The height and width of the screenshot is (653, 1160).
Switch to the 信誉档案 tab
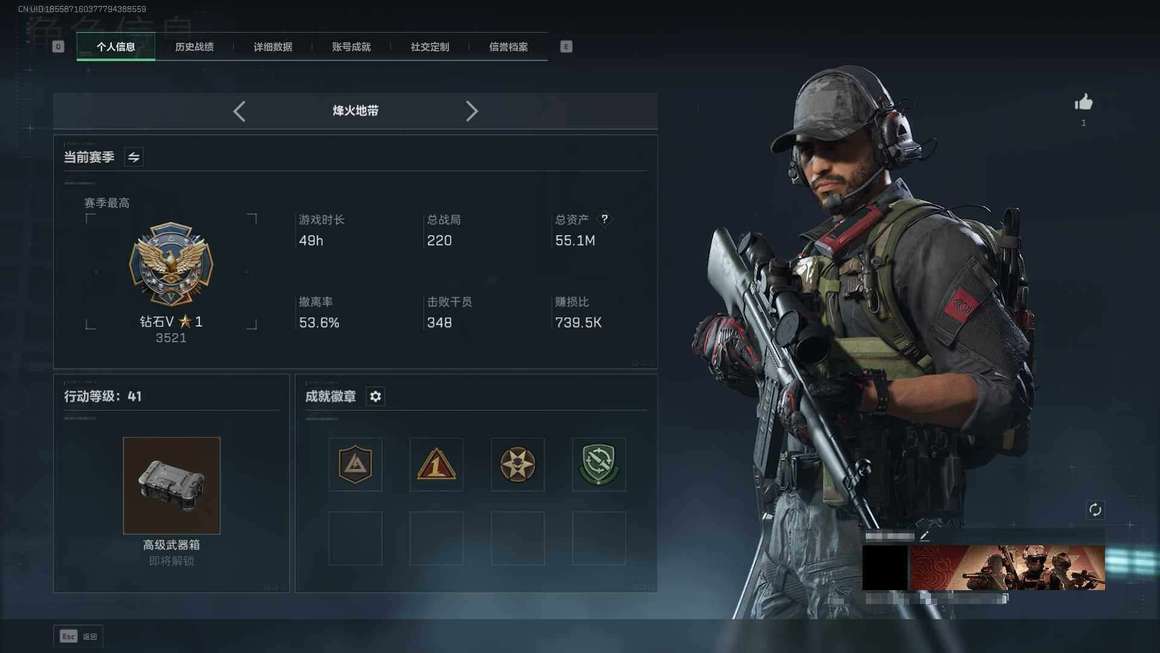(508, 47)
